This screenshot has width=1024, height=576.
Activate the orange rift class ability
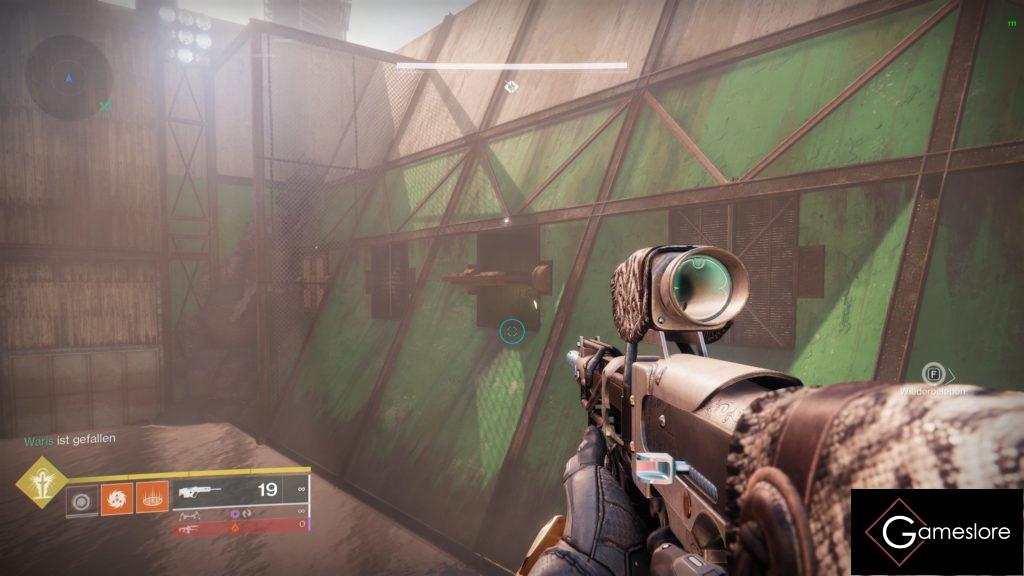[151, 496]
